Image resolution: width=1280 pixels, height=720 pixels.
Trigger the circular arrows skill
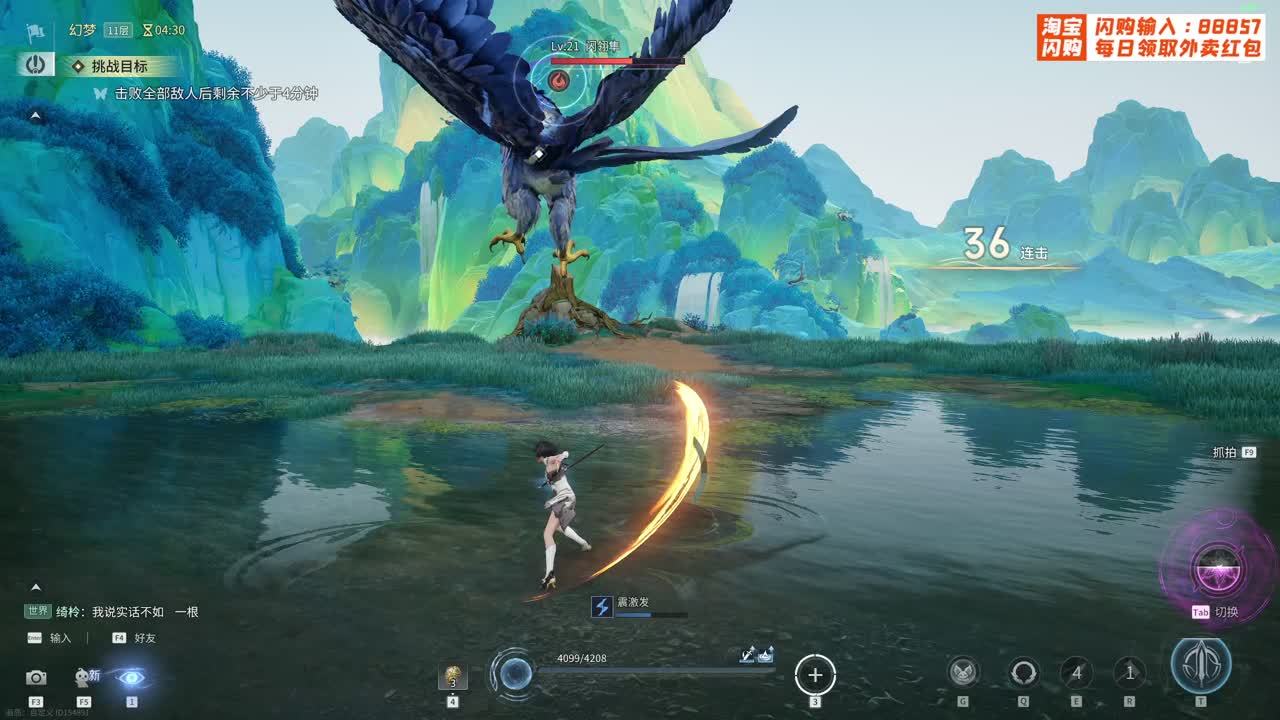coord(1023,672)
